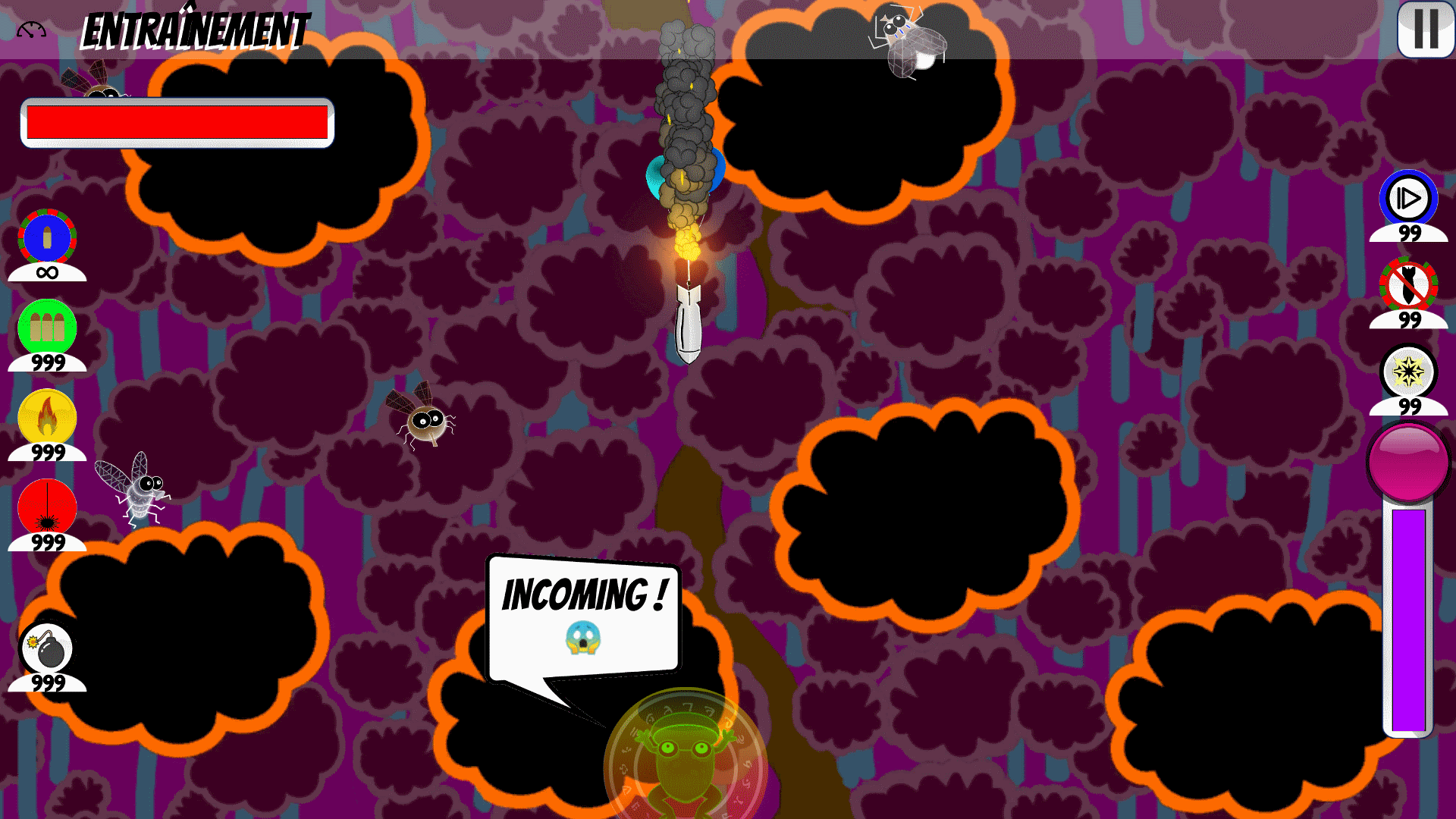Select the infinite bullet weapon
Screen dimensions: 1456x819
click(x=47, y=237)
